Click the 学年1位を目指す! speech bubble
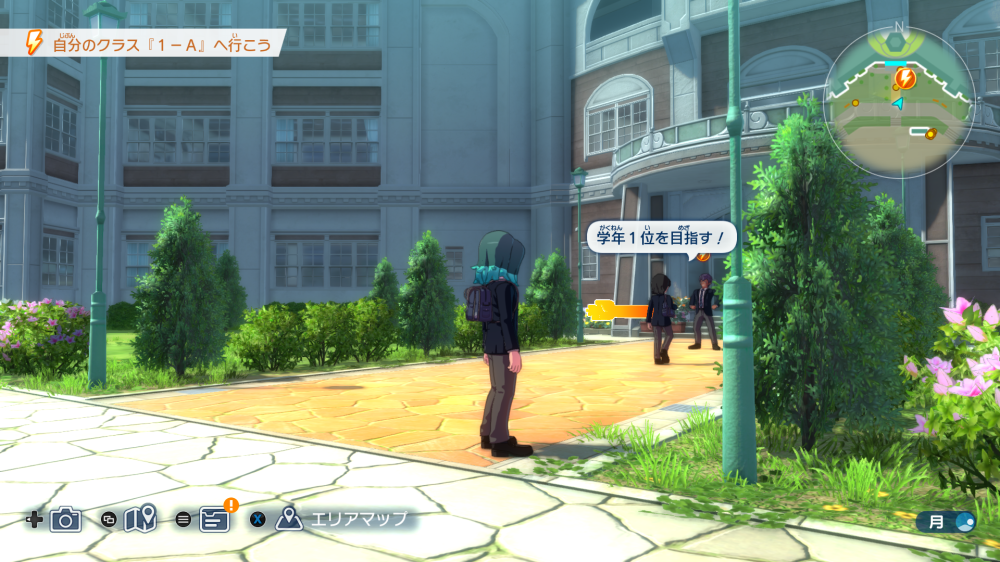 [x=660, y=238]
